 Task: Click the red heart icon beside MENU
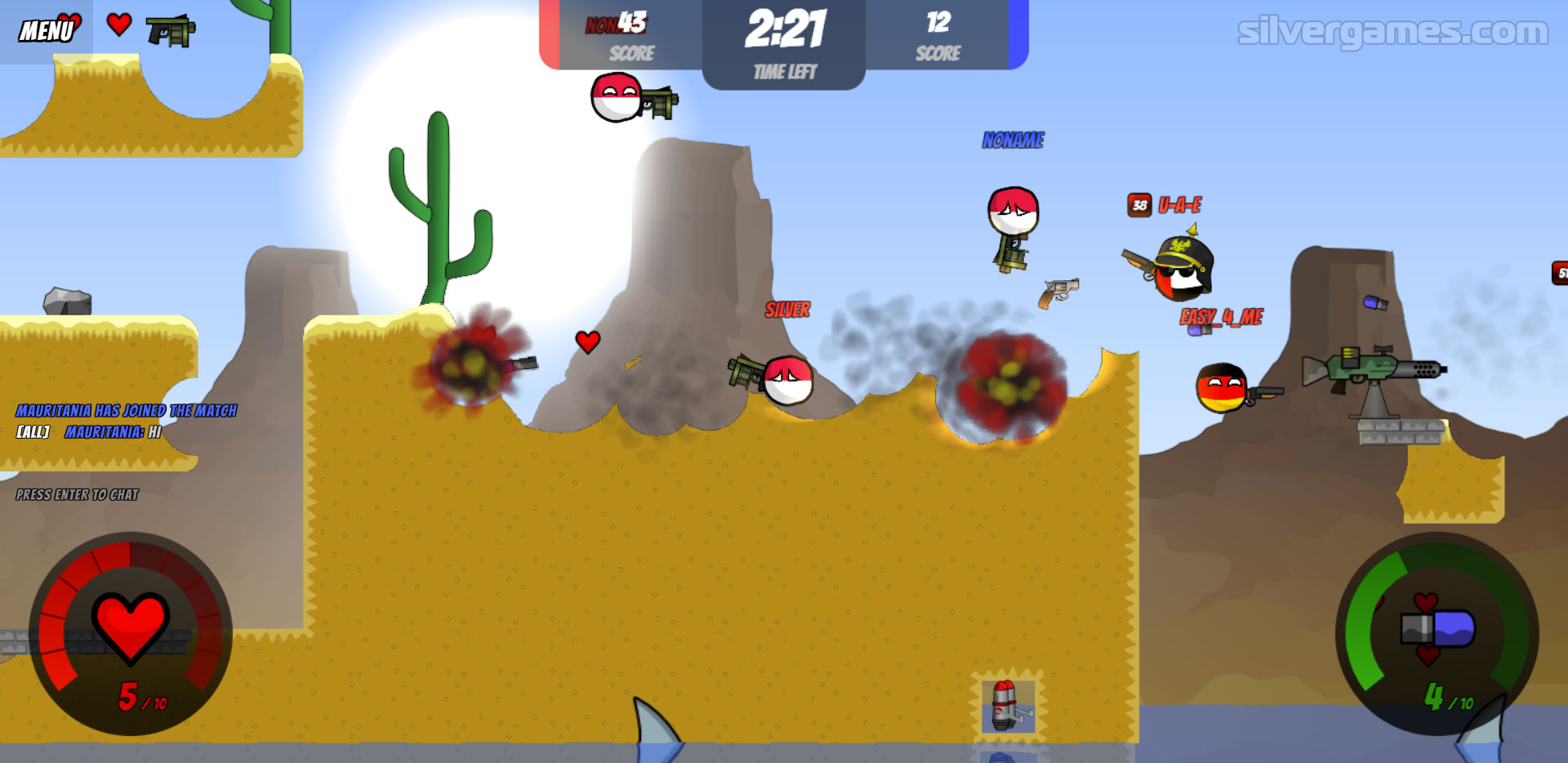119,25
